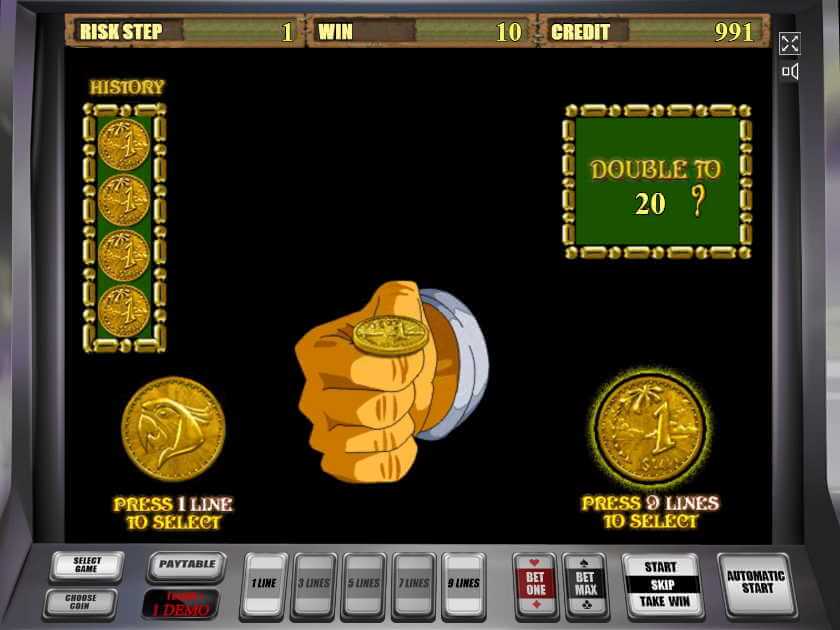
Task: Click the Choose Coin button
Action: (79, 603)
